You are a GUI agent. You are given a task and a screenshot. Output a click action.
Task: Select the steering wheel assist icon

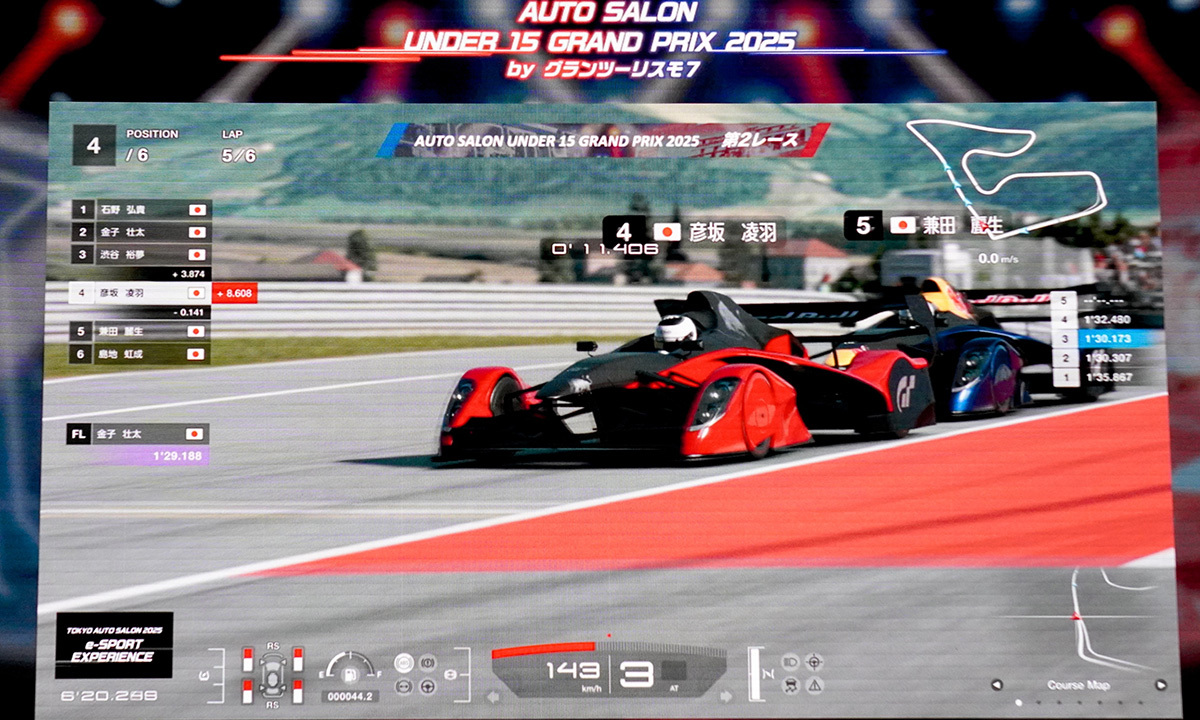427,686
